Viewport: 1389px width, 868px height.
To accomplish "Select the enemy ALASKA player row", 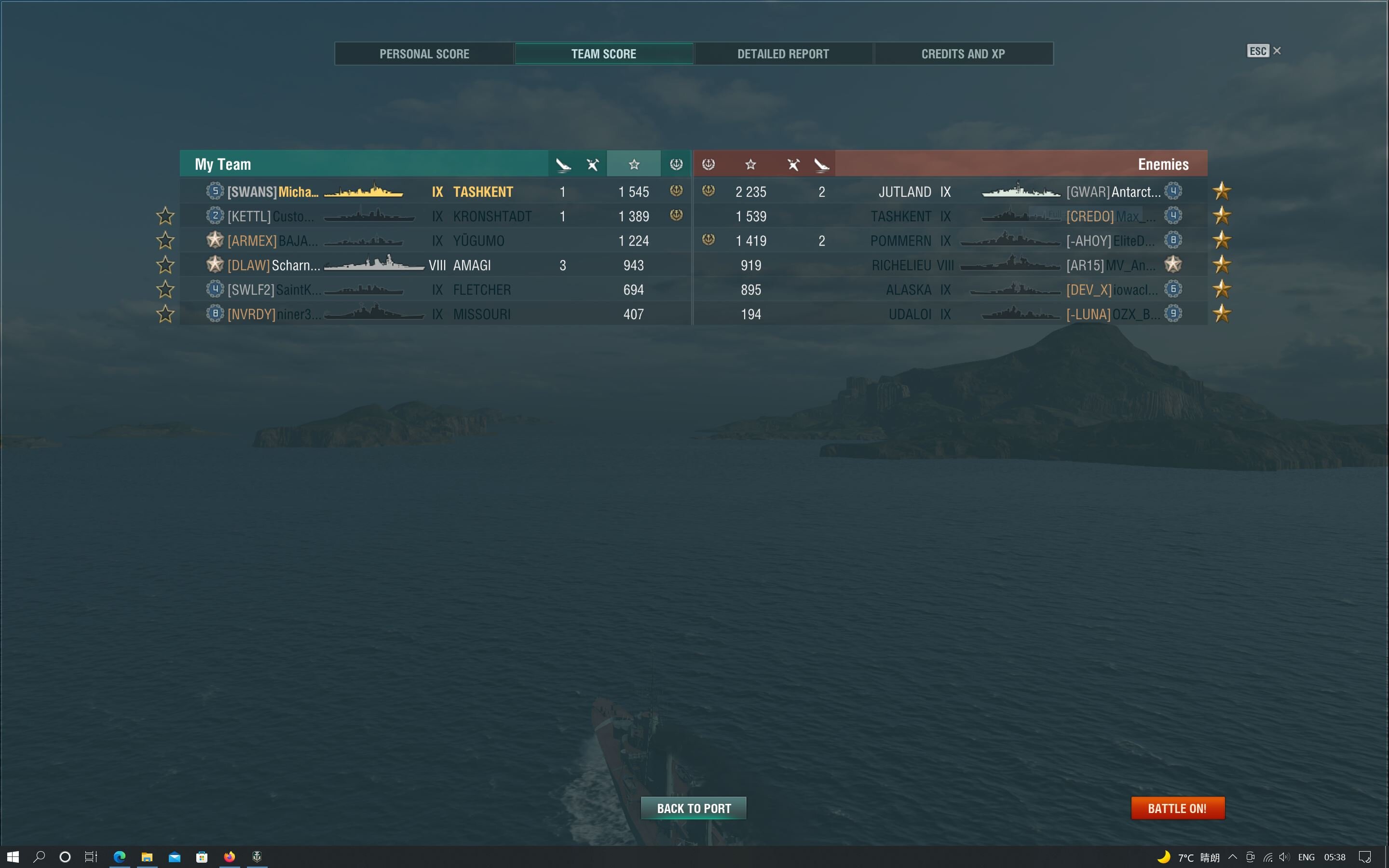I will coord(950,290).
